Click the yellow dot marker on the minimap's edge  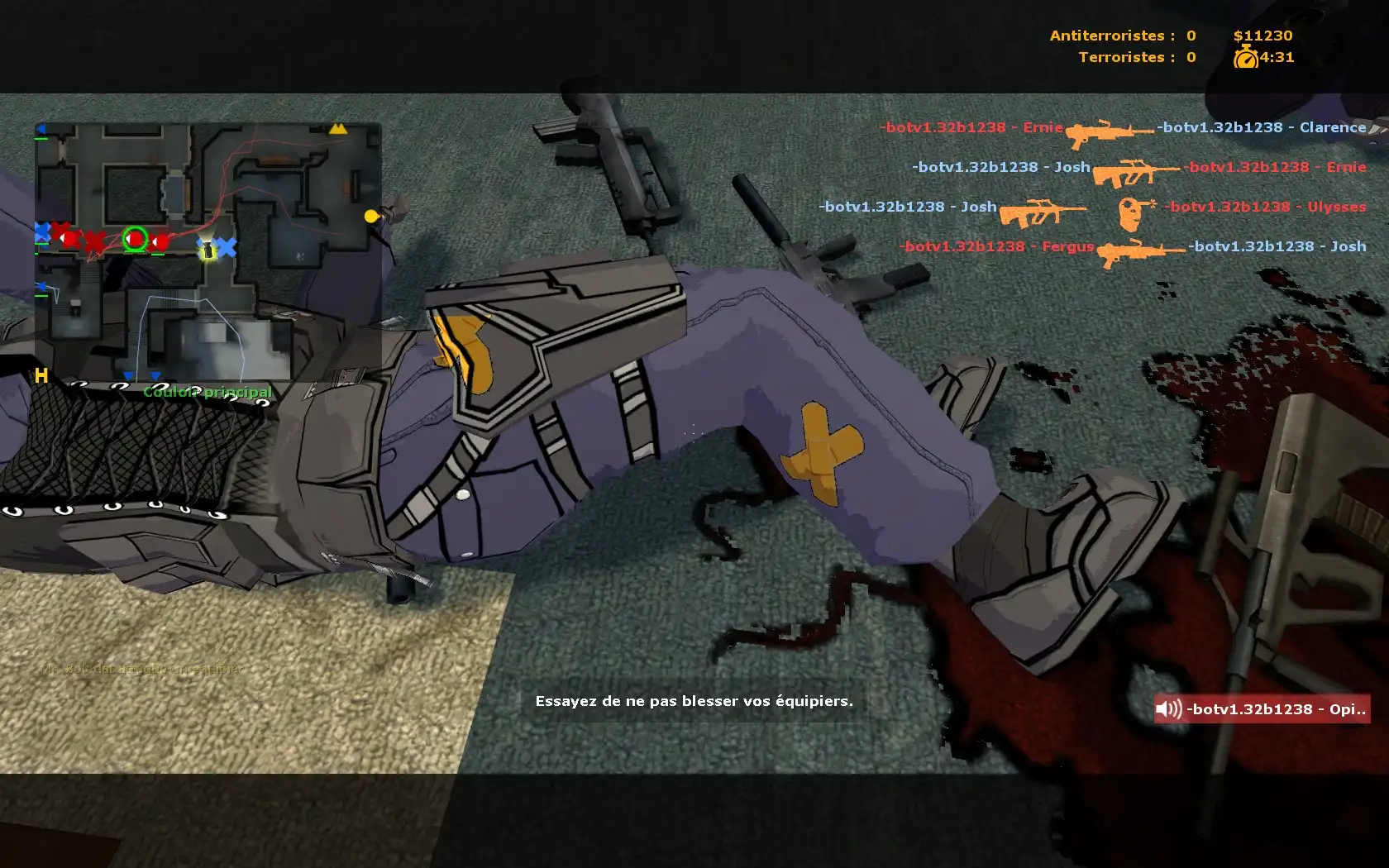pyautogui.click(x=371, y=217)
